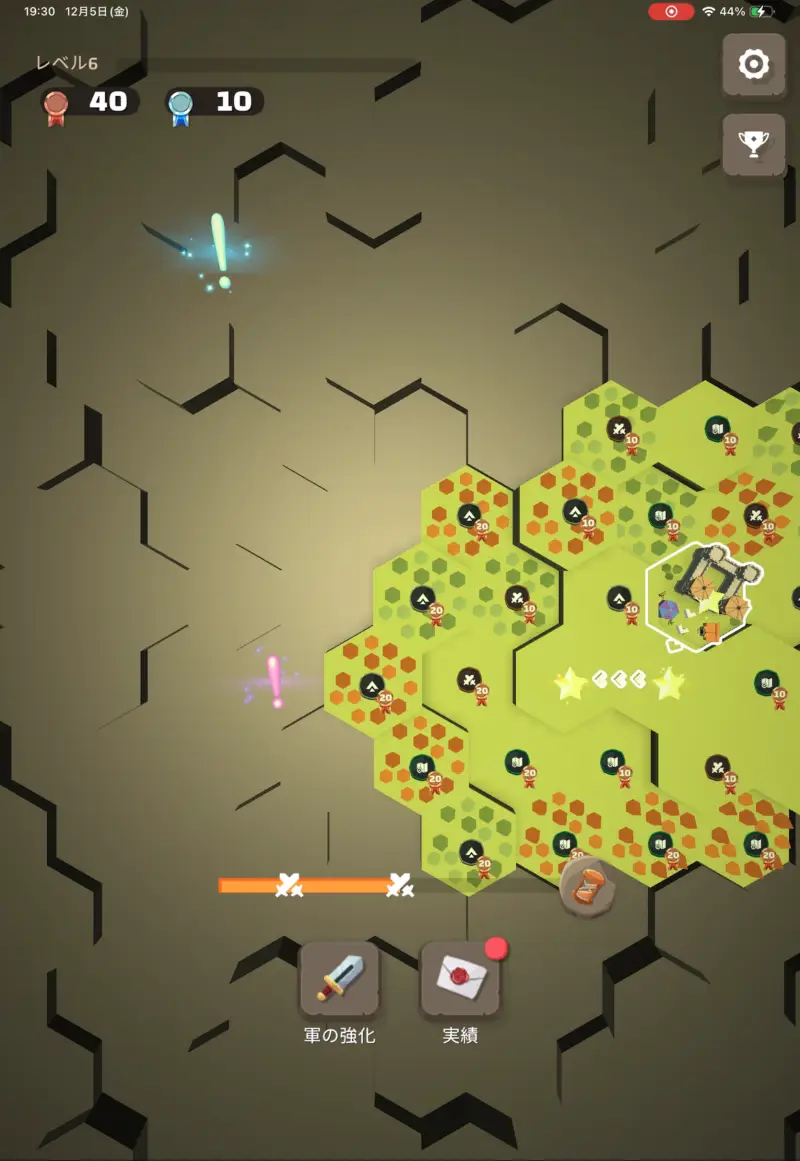Open the settings gear menu
800x1161 pixels.
tap(753, 66)
